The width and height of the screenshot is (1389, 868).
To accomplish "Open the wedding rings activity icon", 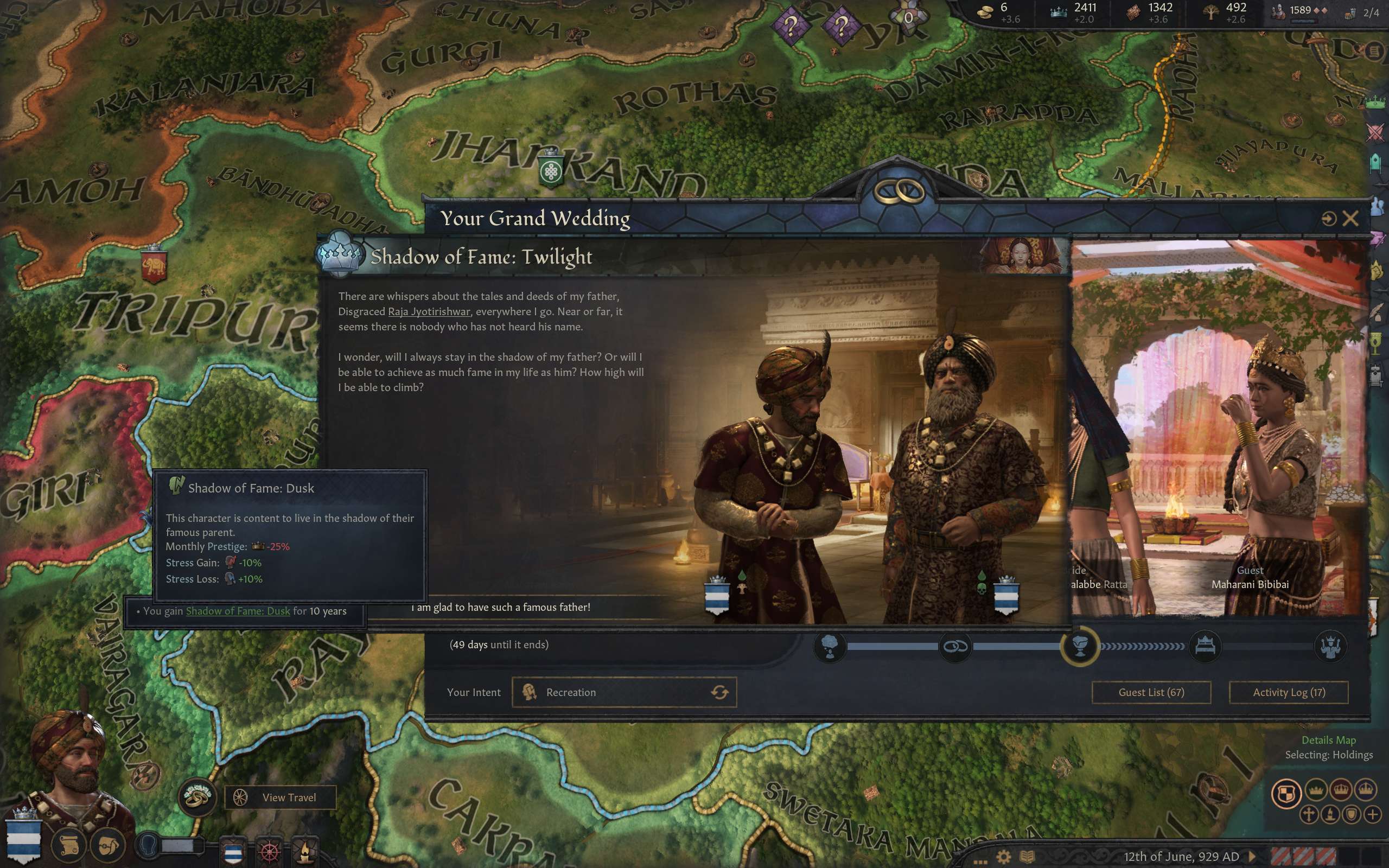I will [197, 797].
